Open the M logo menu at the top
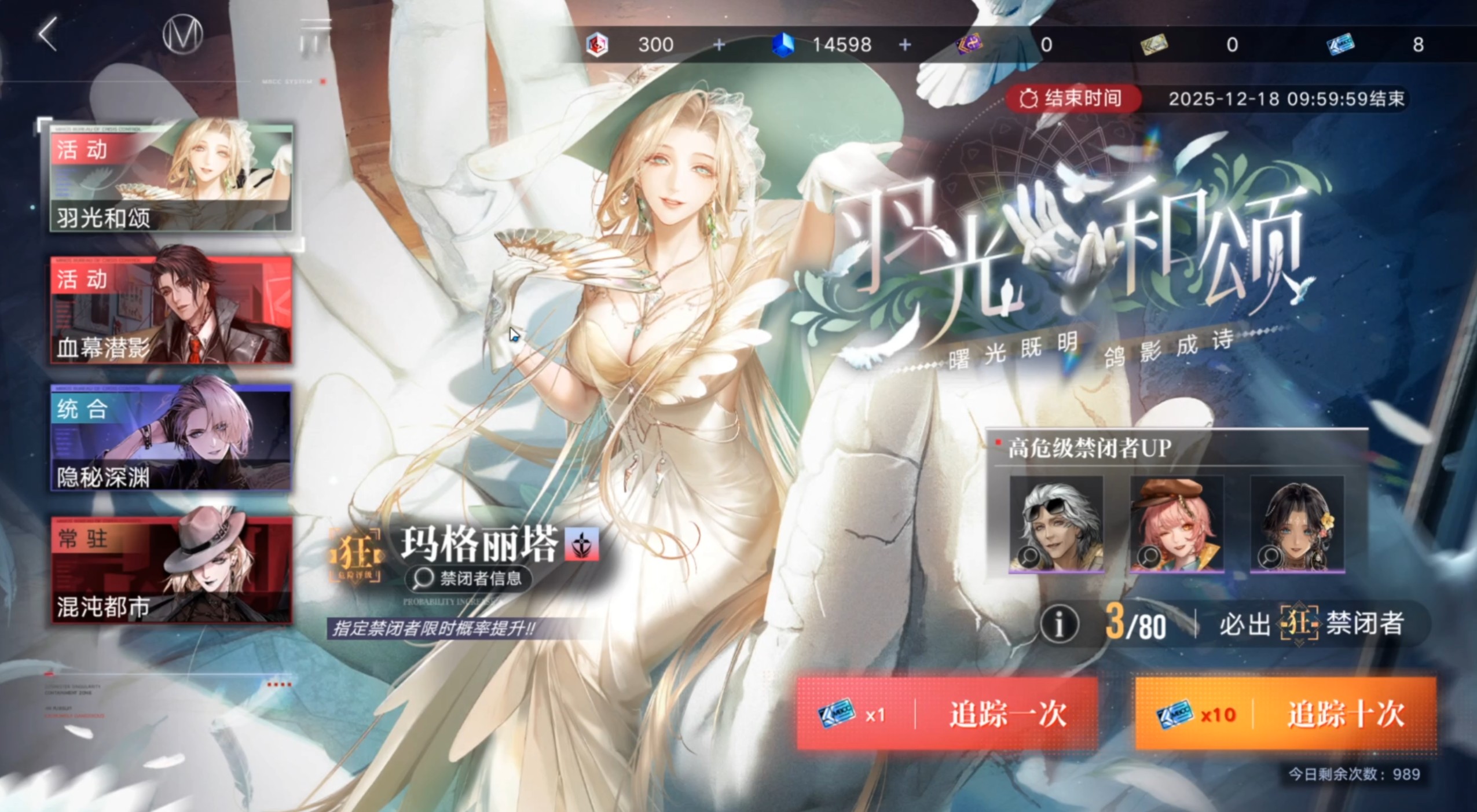The height and width of the screenshot is (812, 1477). (x=184, y=34)
